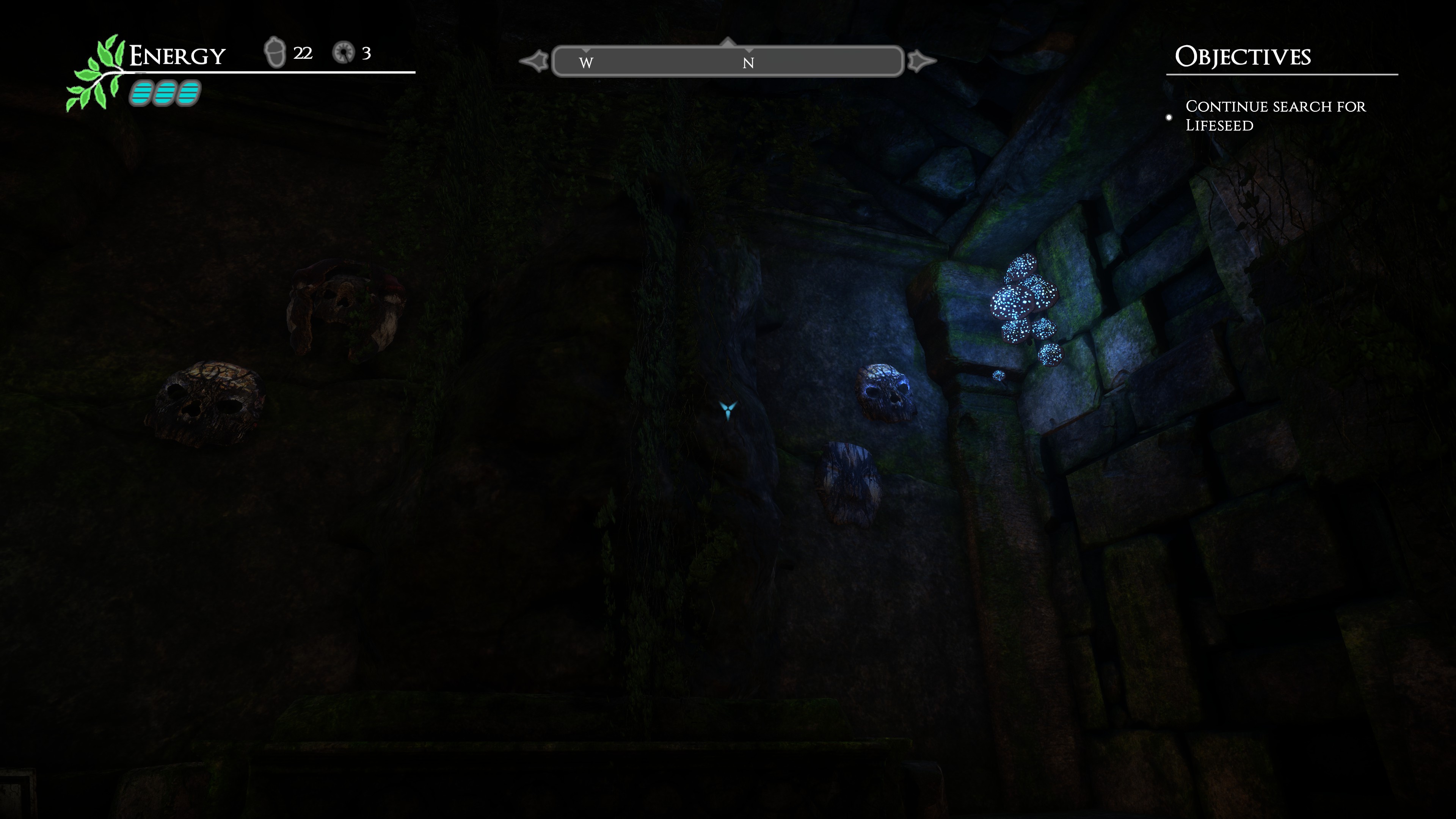Click the round seed counter icon

pos(343,53)
